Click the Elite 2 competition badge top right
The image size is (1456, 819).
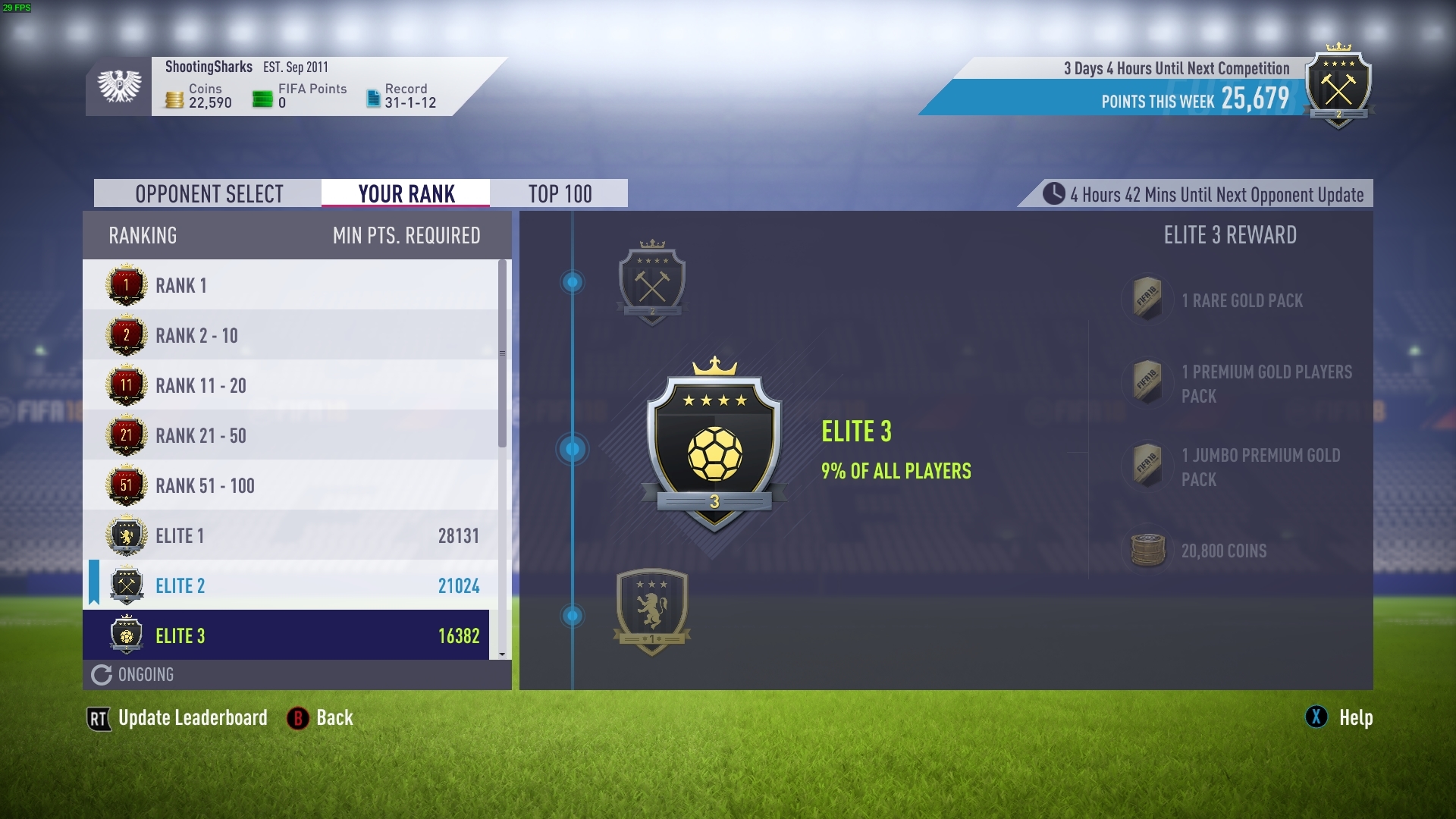pyautogui.click(x=1339, y=87)
